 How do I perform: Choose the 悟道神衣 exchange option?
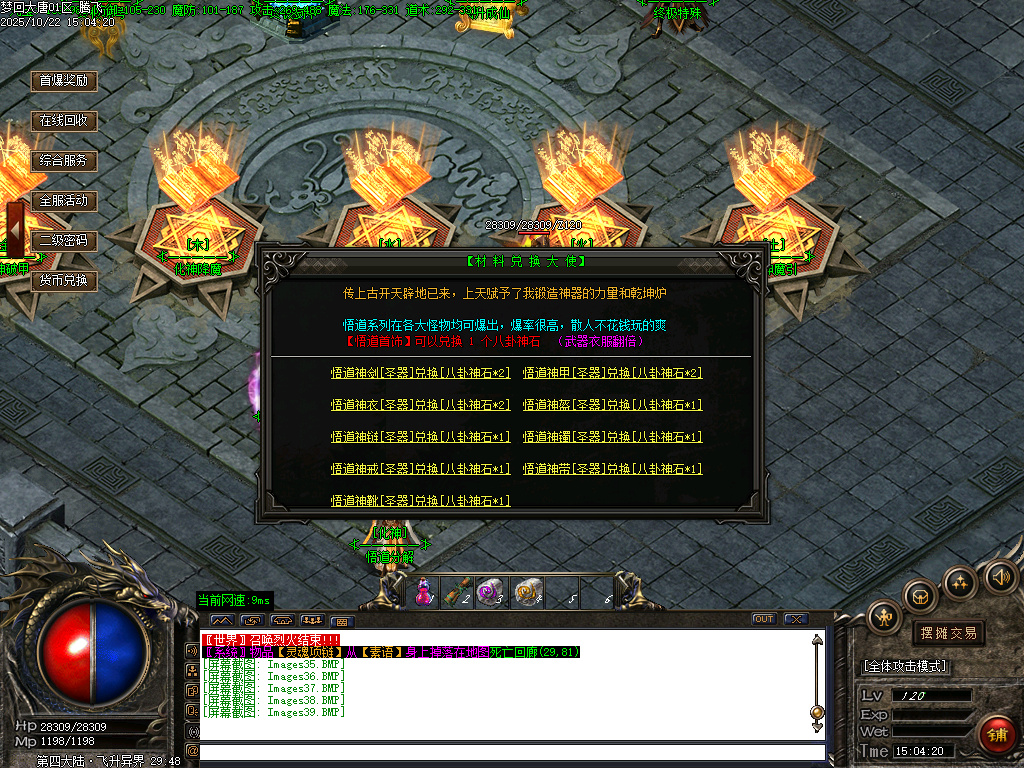[420, 405]
